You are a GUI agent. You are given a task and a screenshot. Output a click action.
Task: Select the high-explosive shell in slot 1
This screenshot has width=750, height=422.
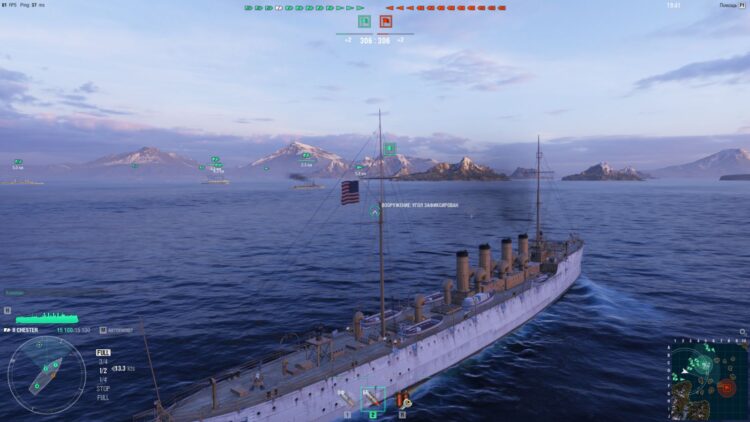tap(346, 400)
